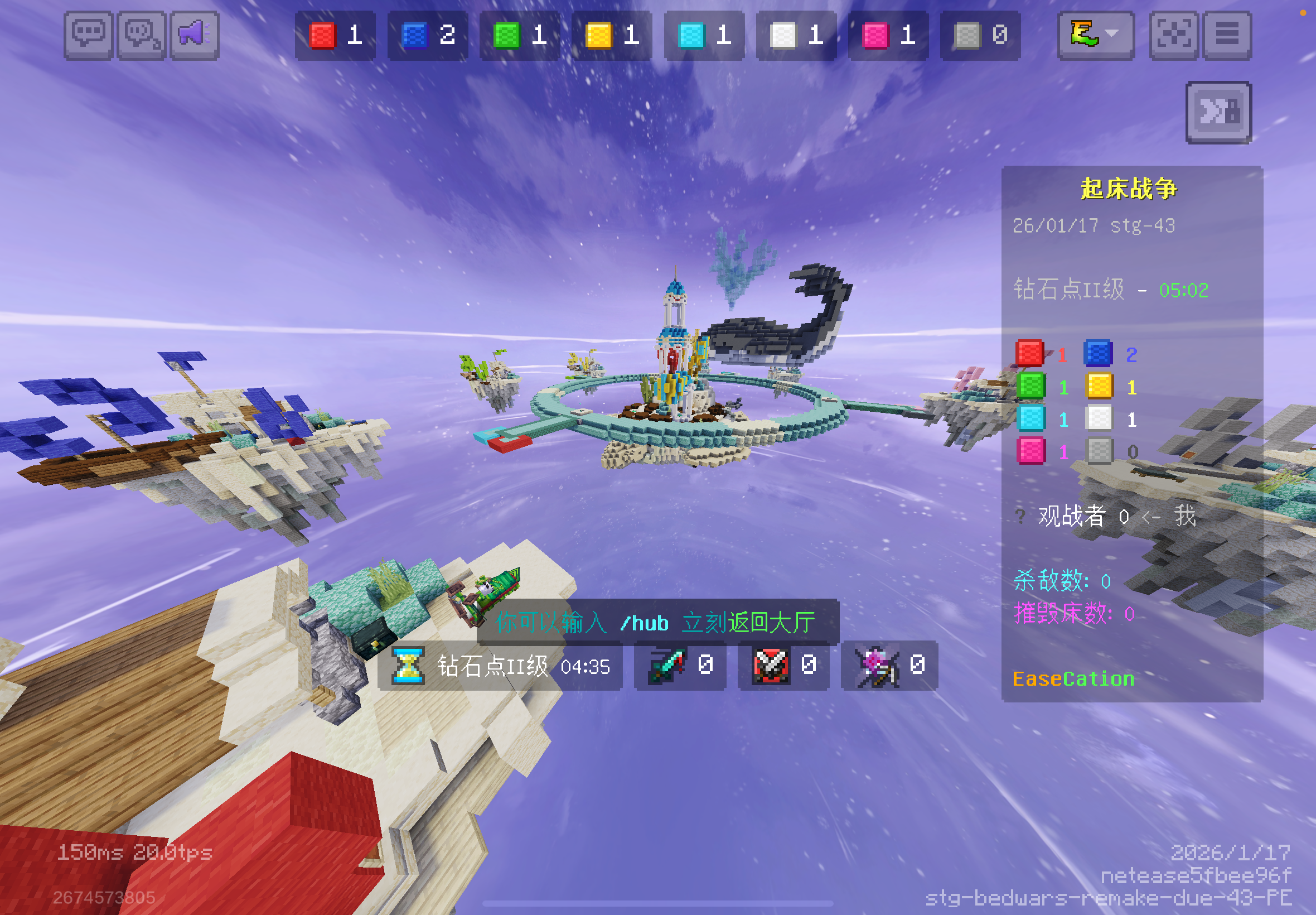This screenshot has height=915, width=1316.
Task: Click the purple megaphone announcement button
Action: pos(195,35)
